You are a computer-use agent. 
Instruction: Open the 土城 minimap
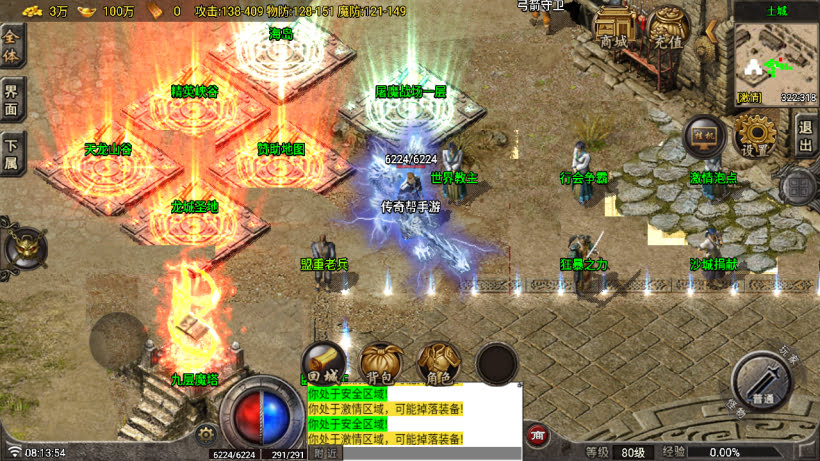776,58
